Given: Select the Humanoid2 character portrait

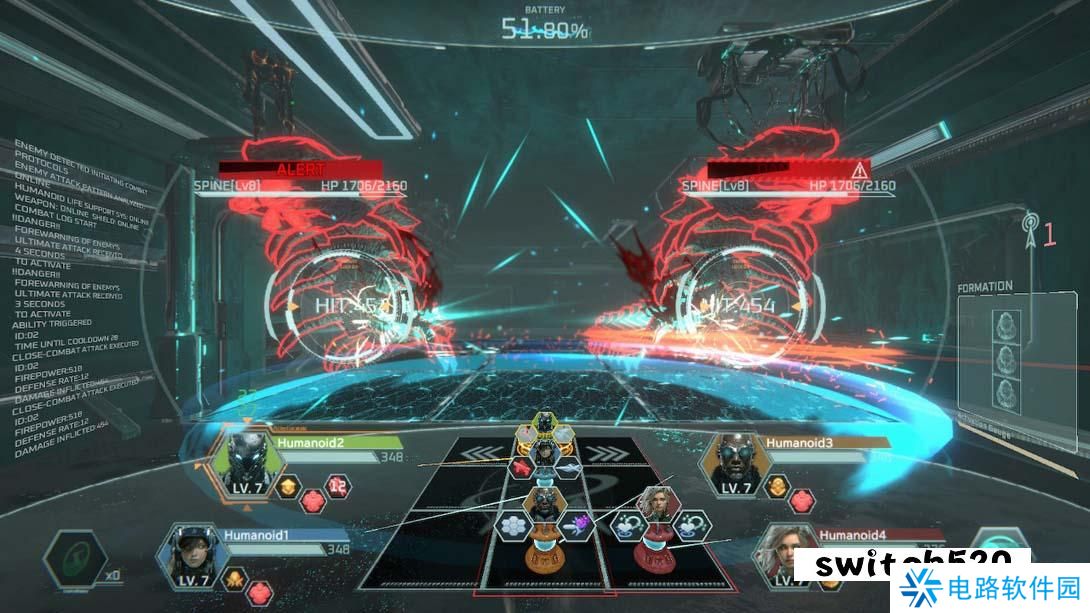Looking at the screenshot, I should click(243, 464).
